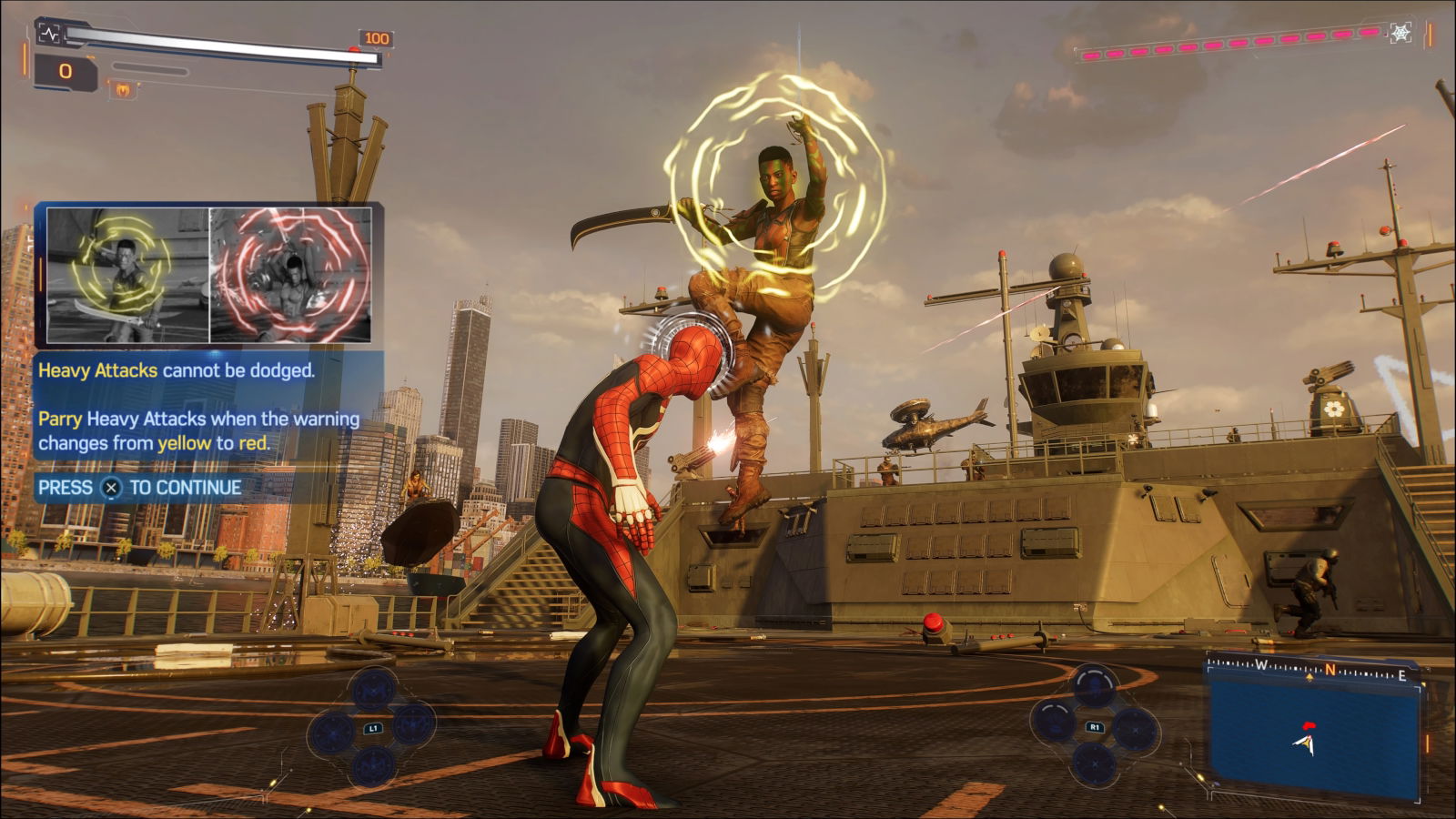Viewport: 1456px width, 819px height.
Task: Select the R1 gadget wheel
Action: pos(1095,727)
